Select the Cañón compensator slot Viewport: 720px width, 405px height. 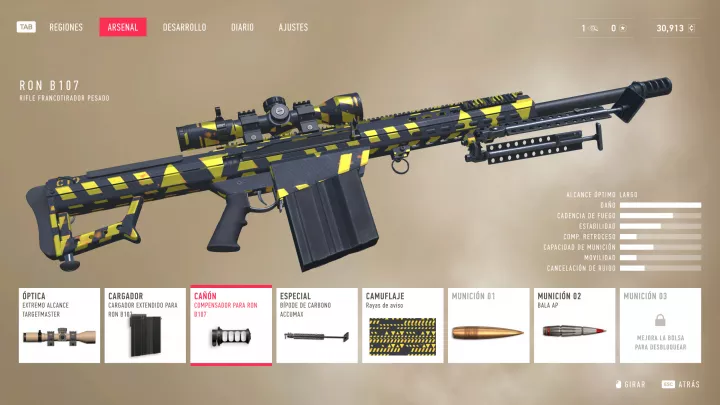(231, 326)
